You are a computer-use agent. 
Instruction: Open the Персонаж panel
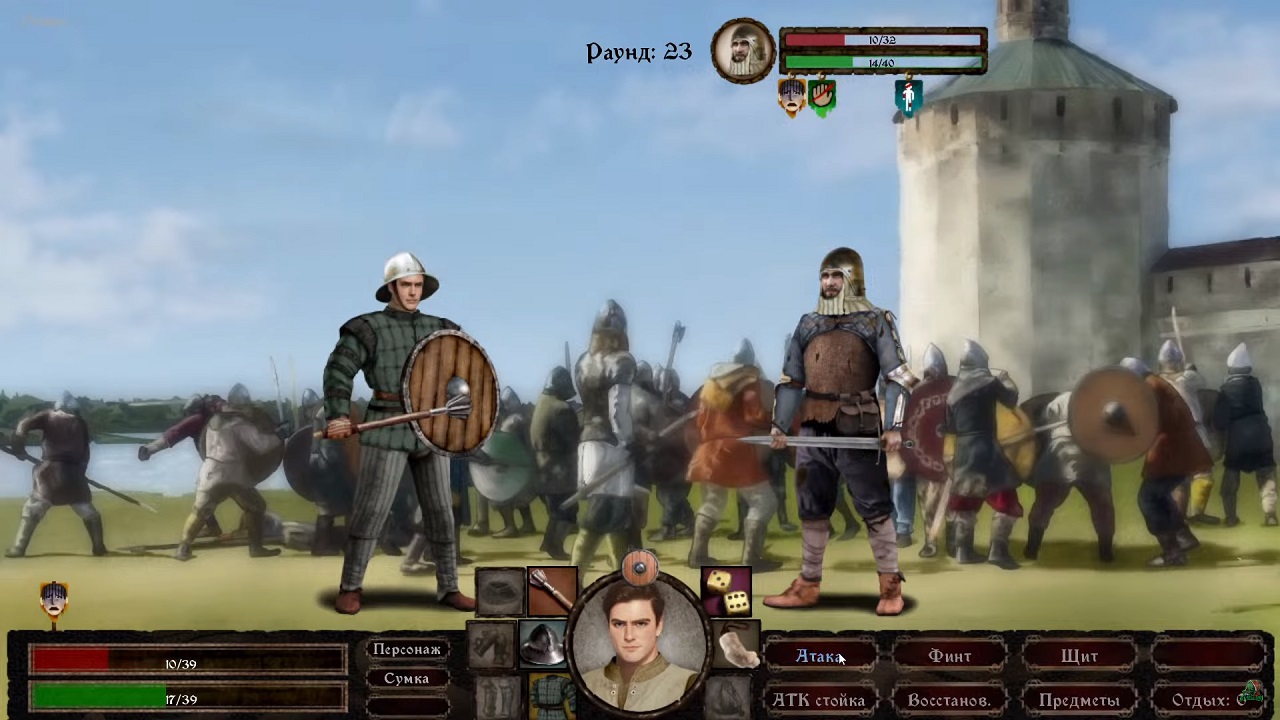click(406, 649)
